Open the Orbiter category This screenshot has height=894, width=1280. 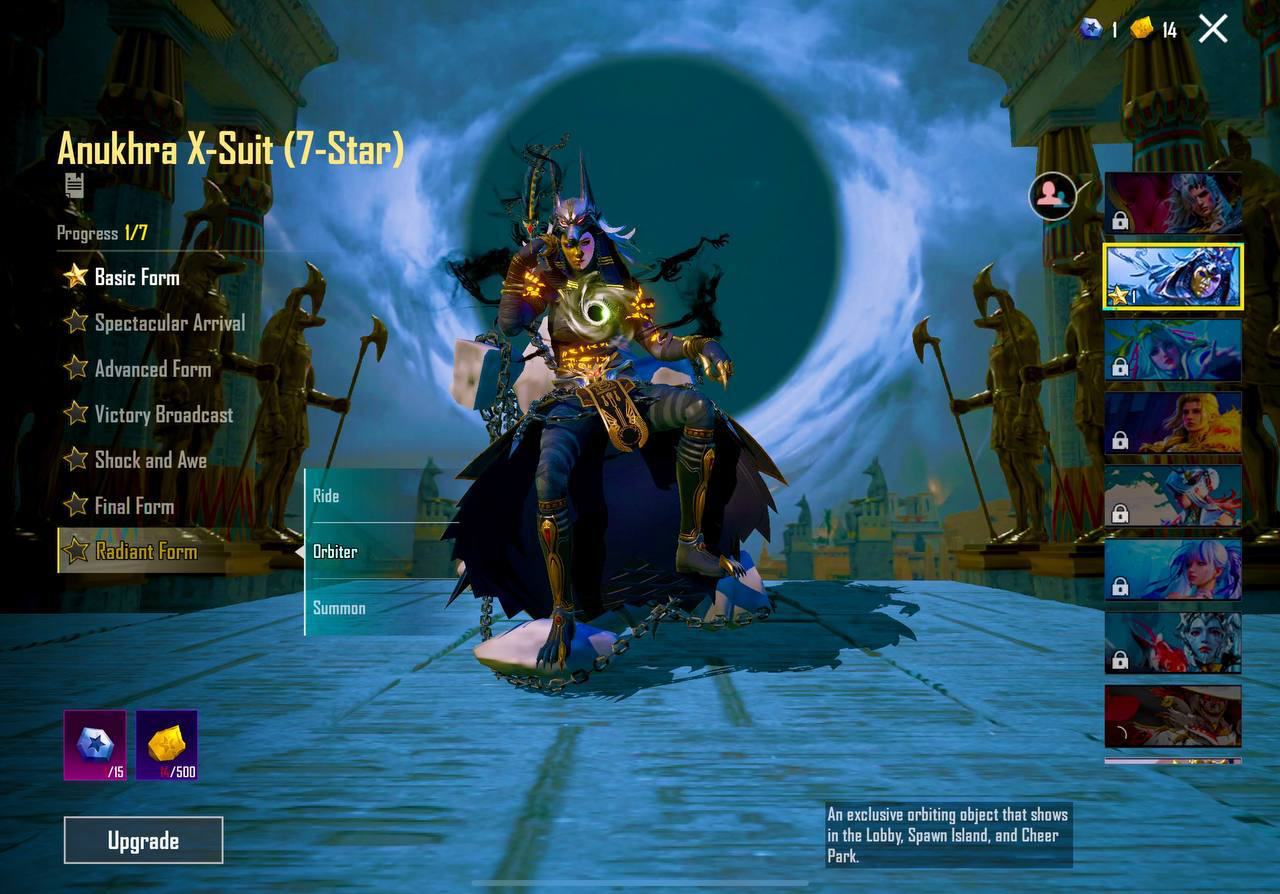(x=338, y=551)
